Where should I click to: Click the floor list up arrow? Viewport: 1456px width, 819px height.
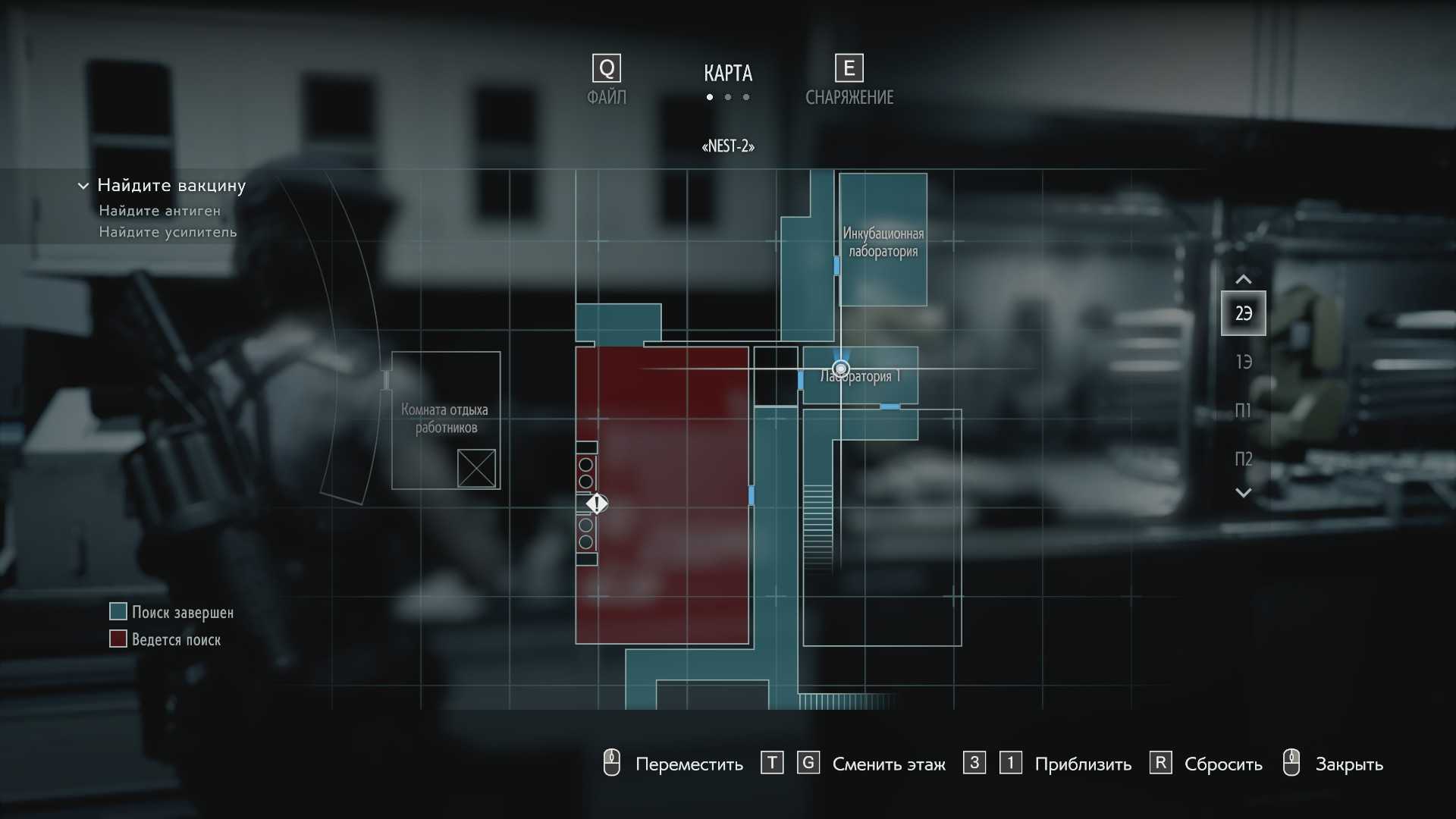pyautogui.click(x=1243, y=279)
